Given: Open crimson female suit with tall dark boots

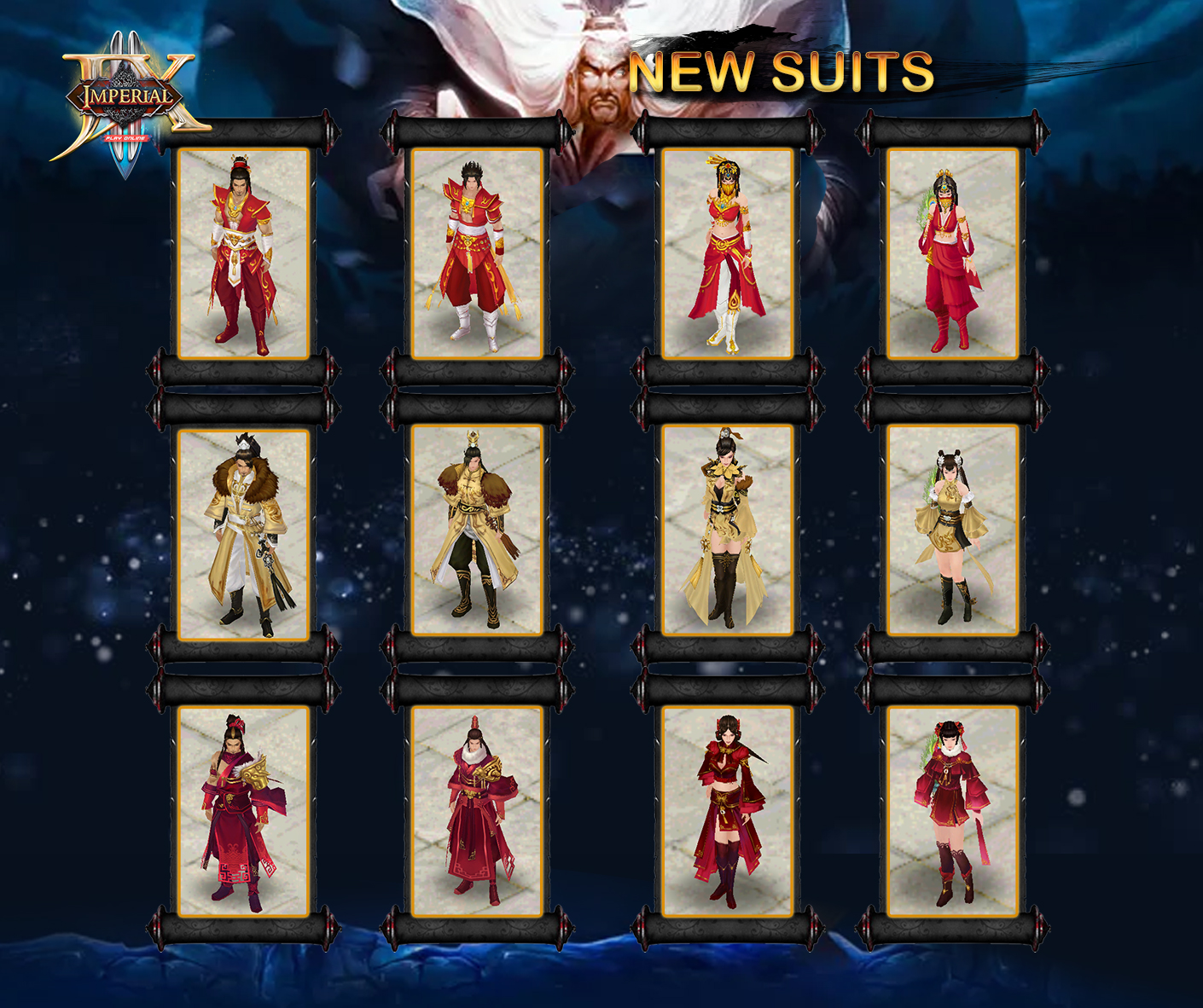Looking at the screenshot, I should coord(728,812).
